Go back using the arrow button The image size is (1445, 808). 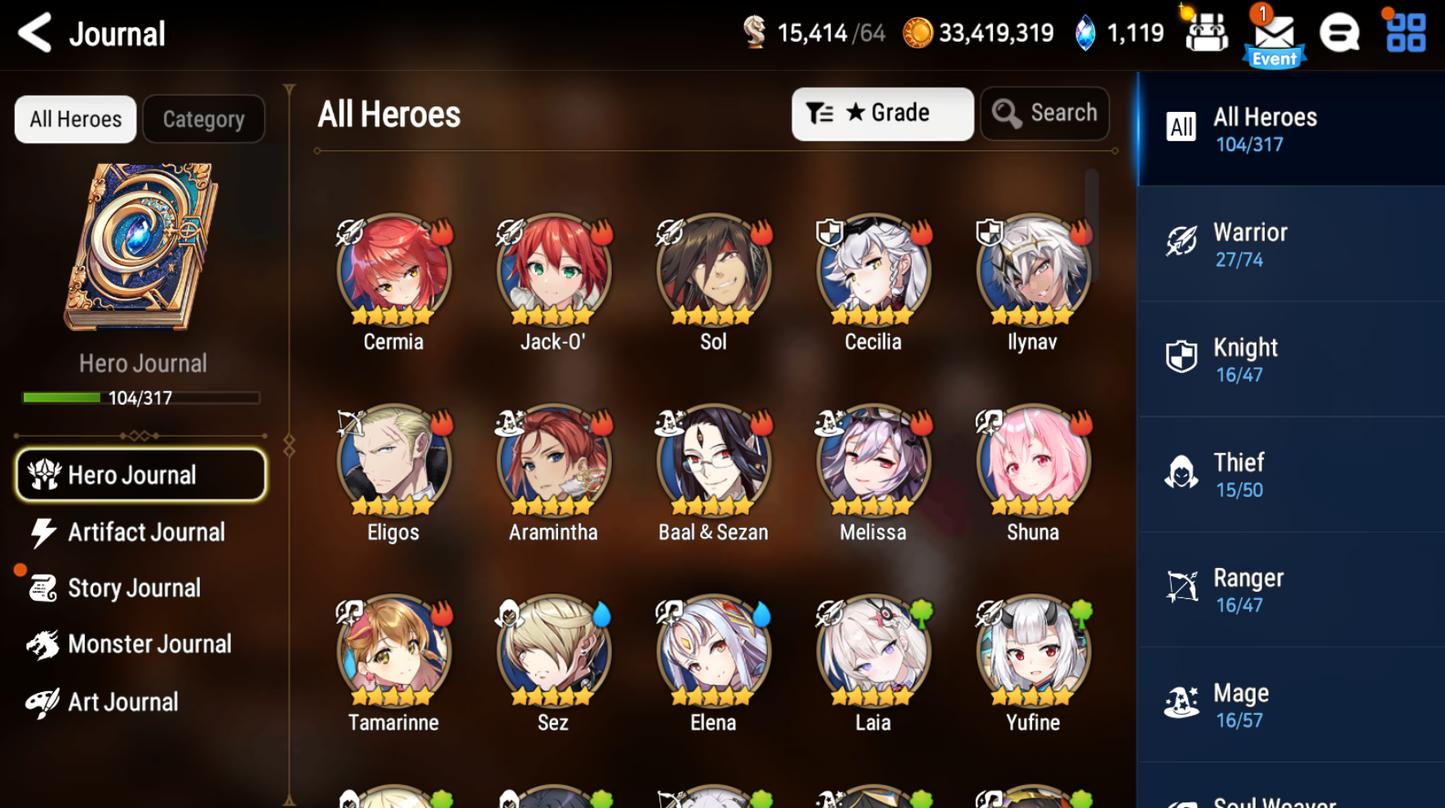click(32, 32)
